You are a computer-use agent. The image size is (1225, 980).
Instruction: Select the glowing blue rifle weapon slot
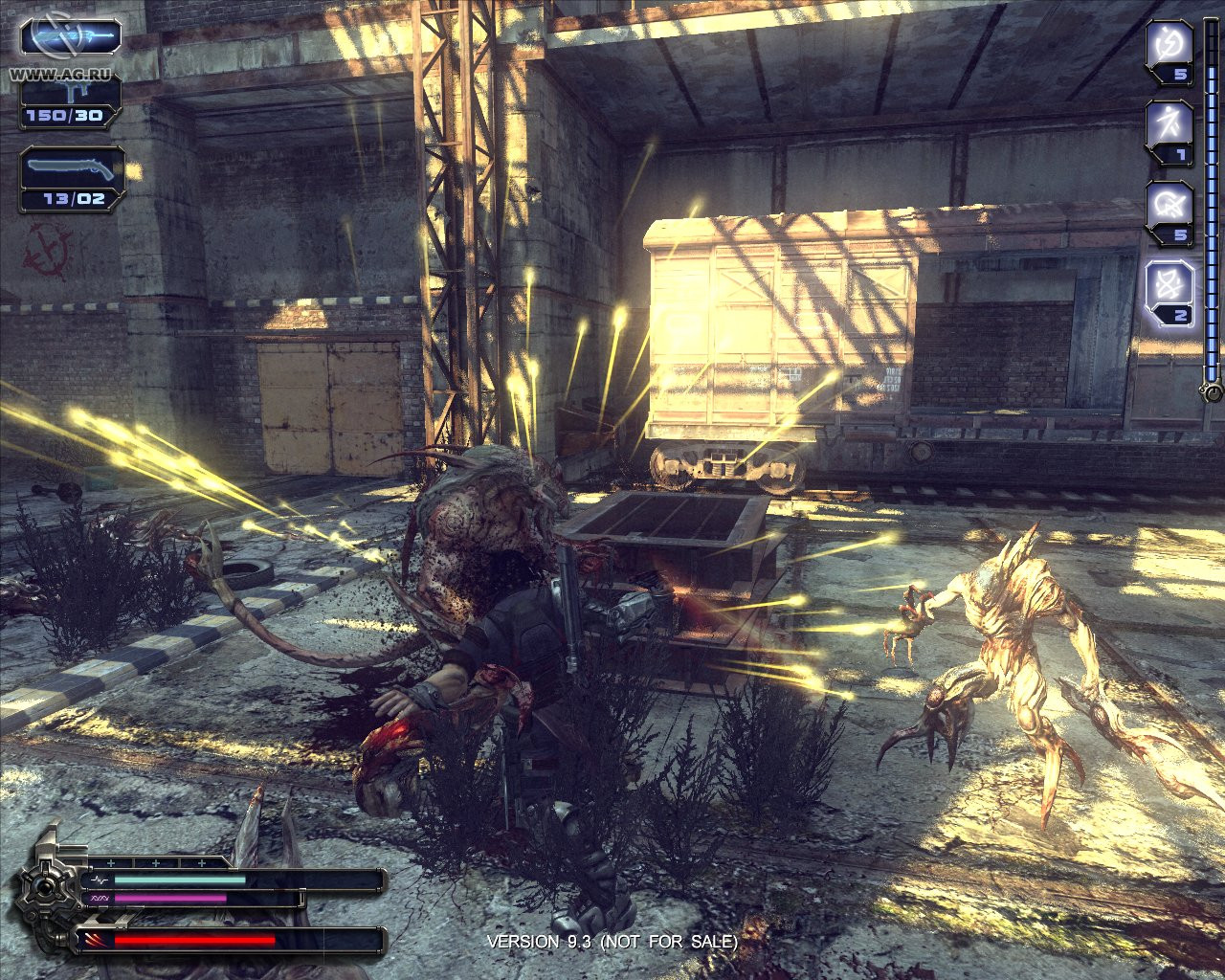click(x=72, y=37)
